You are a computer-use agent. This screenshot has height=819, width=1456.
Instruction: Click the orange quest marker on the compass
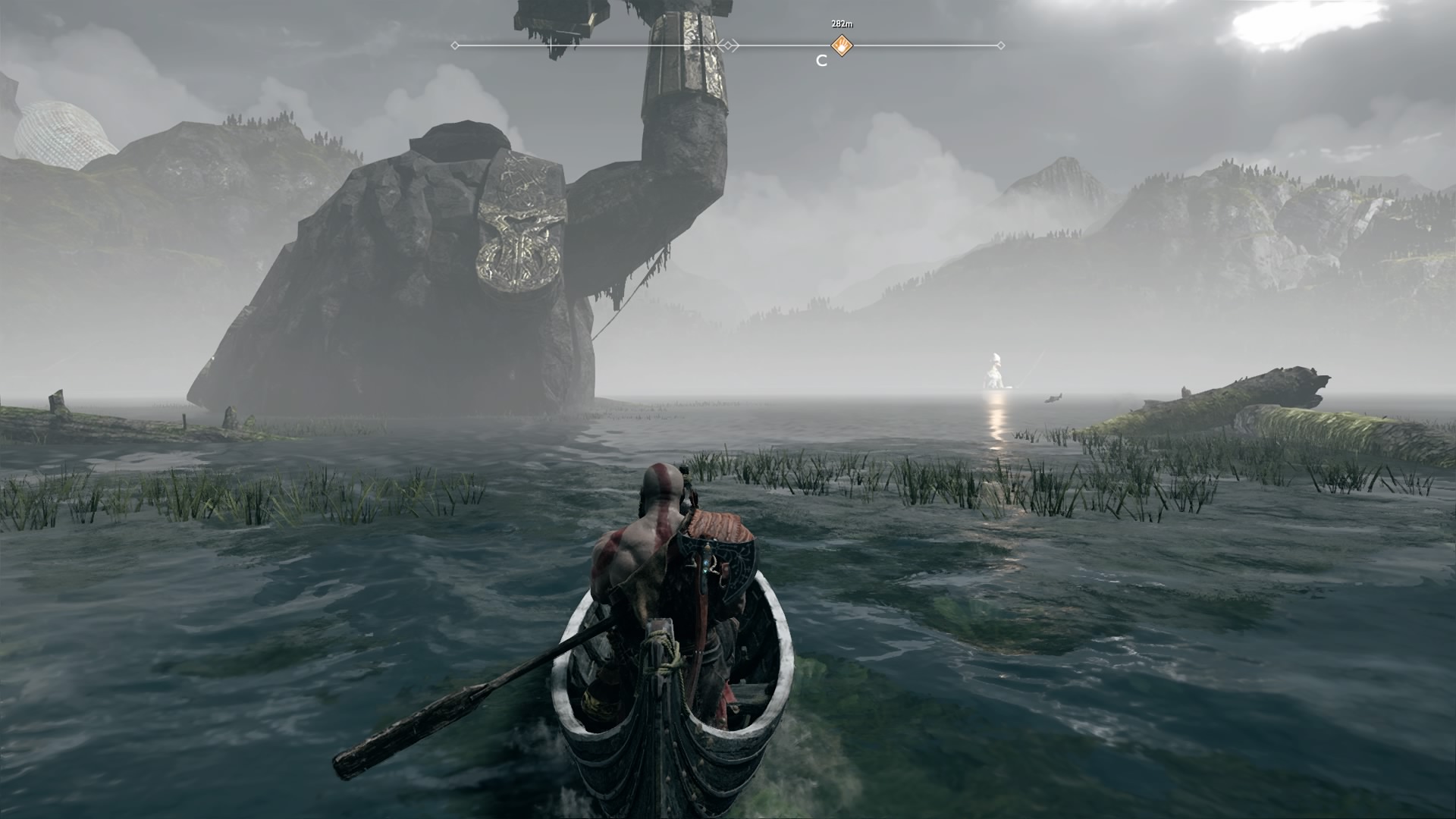[x=842, y=45]
